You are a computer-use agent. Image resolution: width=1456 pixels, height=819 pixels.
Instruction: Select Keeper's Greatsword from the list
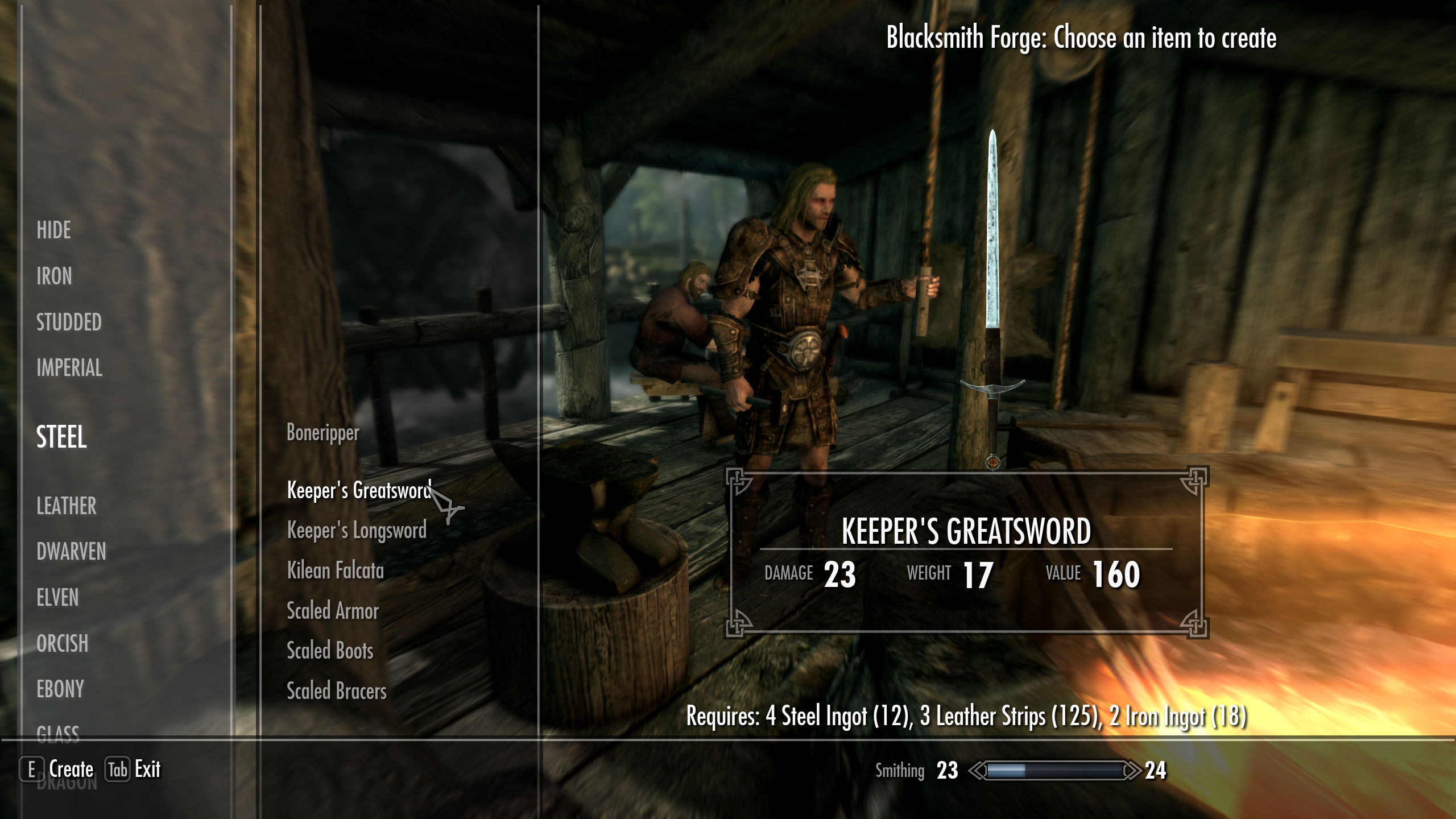[x=358, y=489]
